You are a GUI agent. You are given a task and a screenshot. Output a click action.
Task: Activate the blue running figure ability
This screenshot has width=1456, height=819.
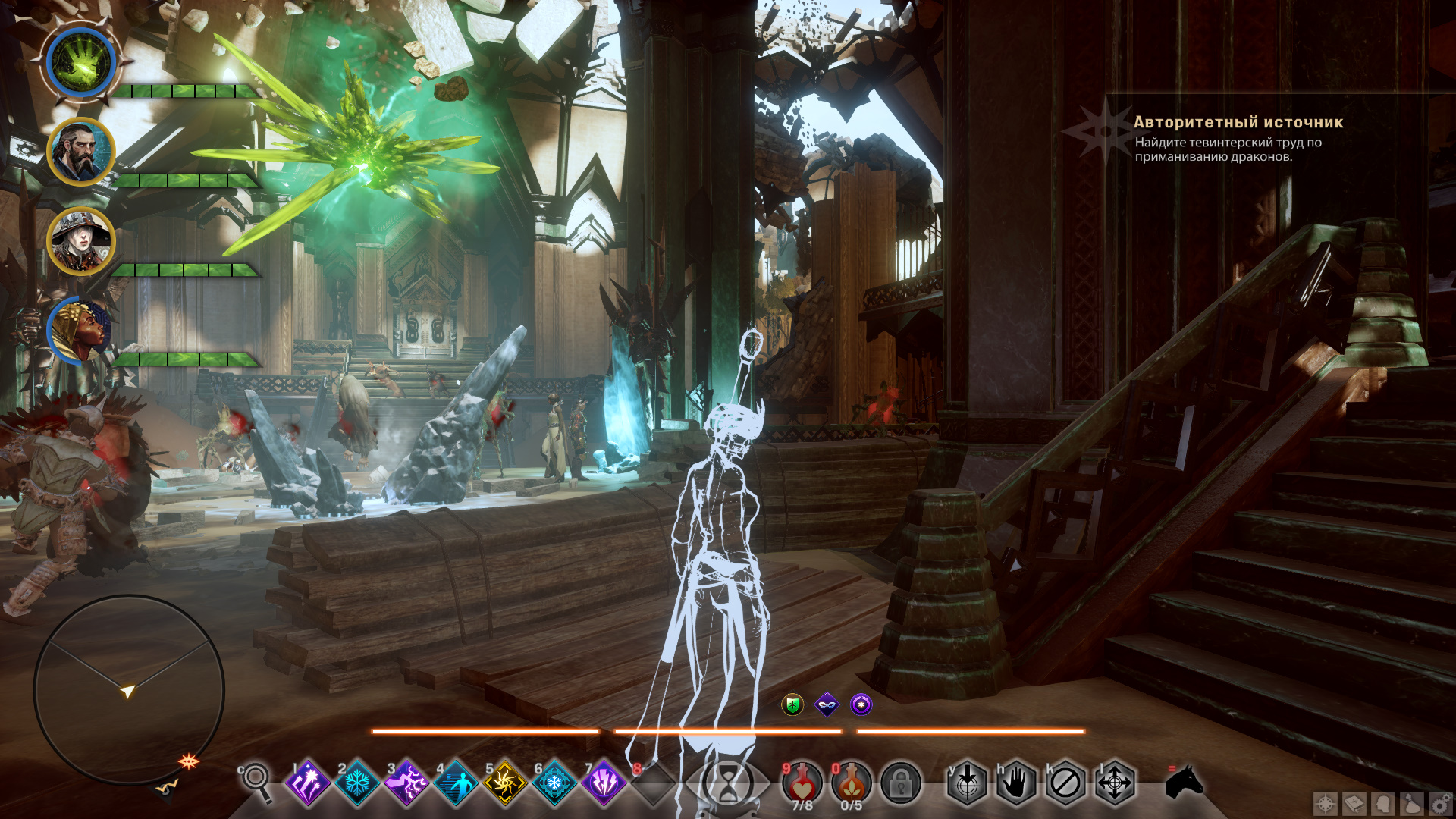[x=456, y=783]
